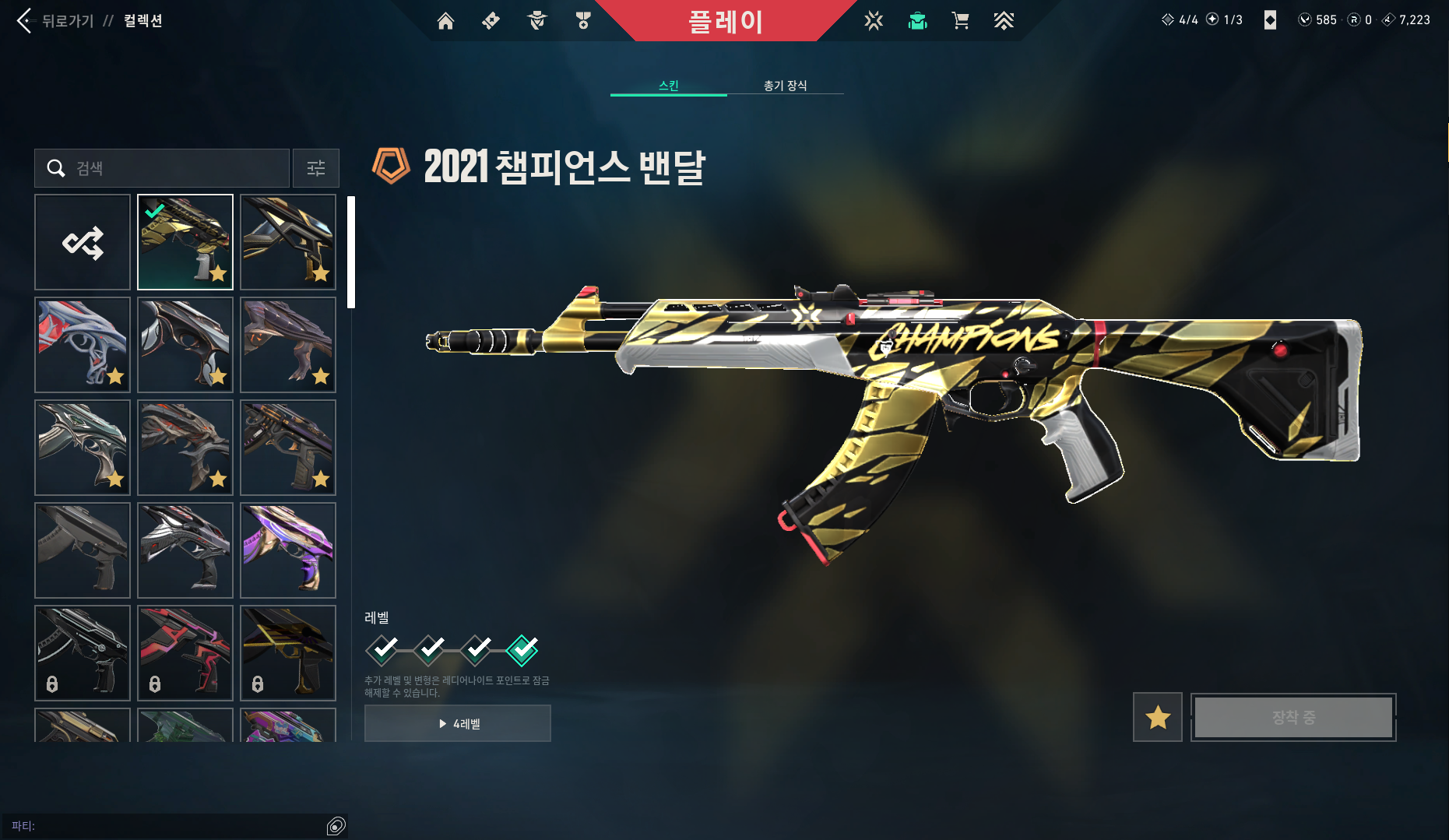Screen dimensions: 1449x840
Task: Open the search filter options icon
Action: (x=315, y=168)
